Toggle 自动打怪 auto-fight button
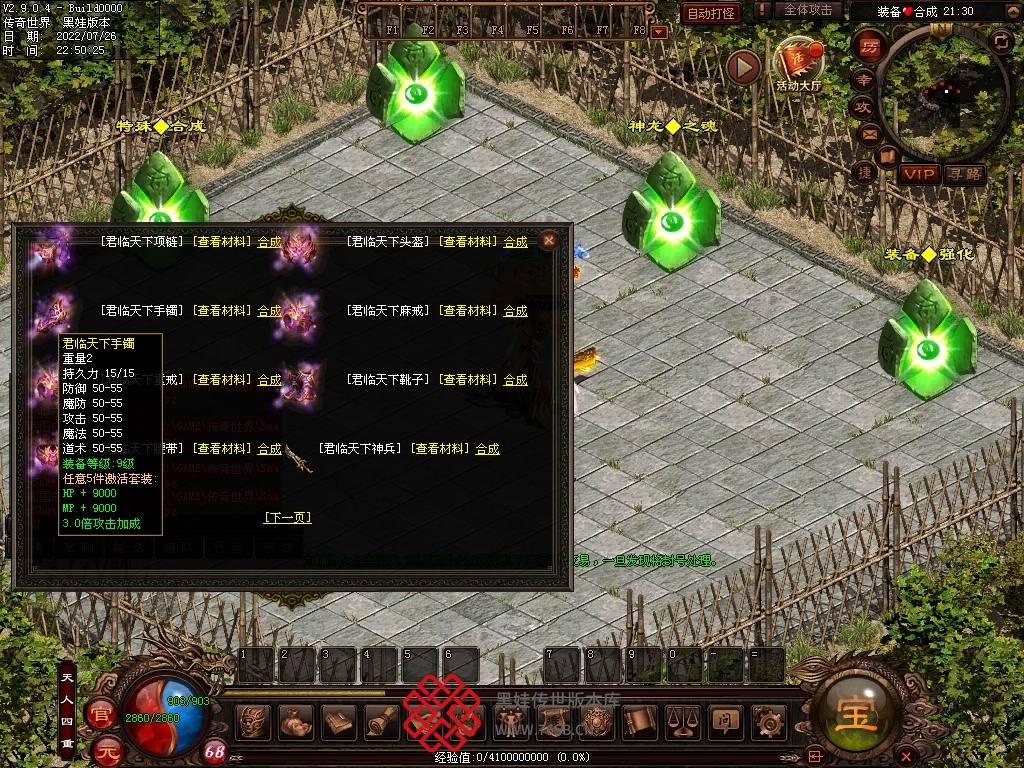The width and height of the screenshot is (1024, 768). (711, 13)
